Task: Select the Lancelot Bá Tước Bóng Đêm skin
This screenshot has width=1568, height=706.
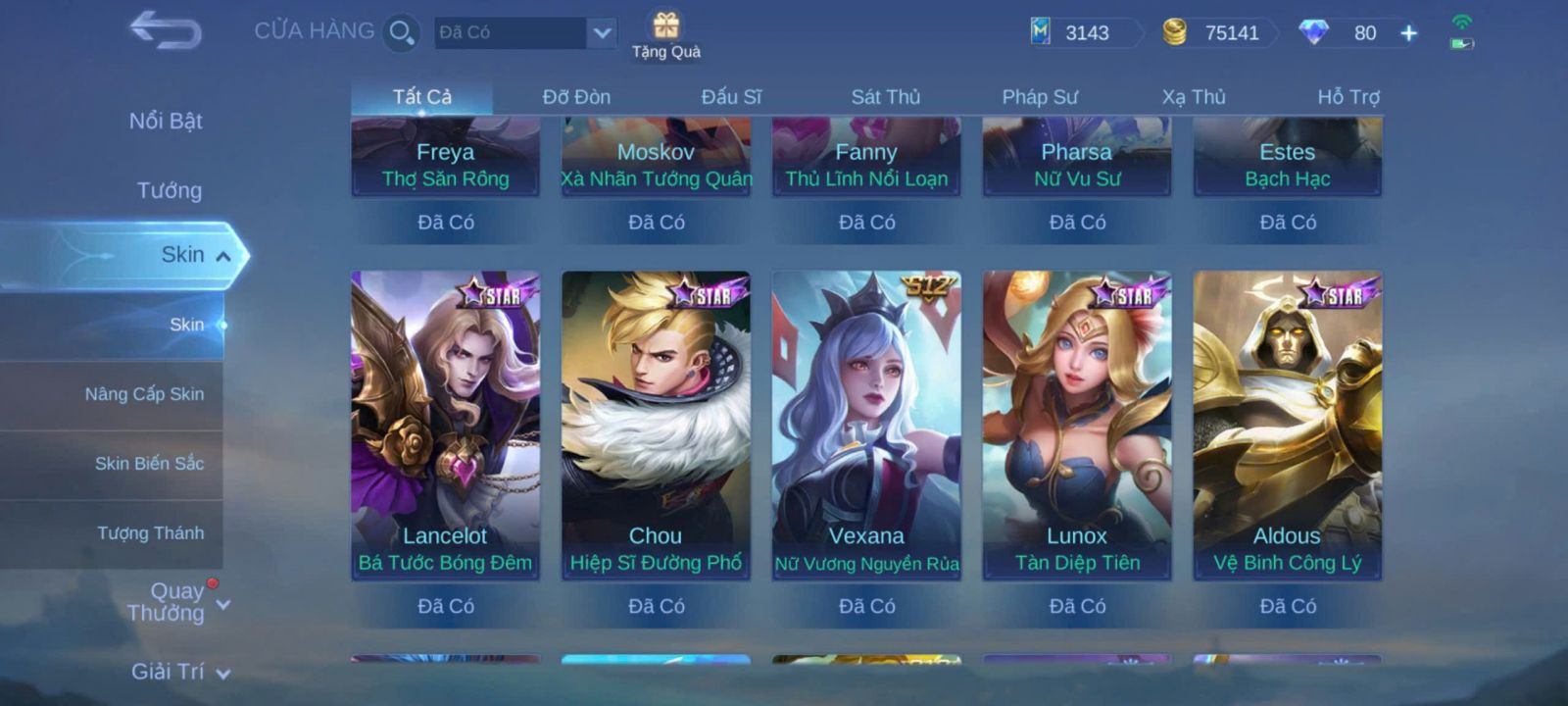Action: pyautogui.click(x=445, y=425)
